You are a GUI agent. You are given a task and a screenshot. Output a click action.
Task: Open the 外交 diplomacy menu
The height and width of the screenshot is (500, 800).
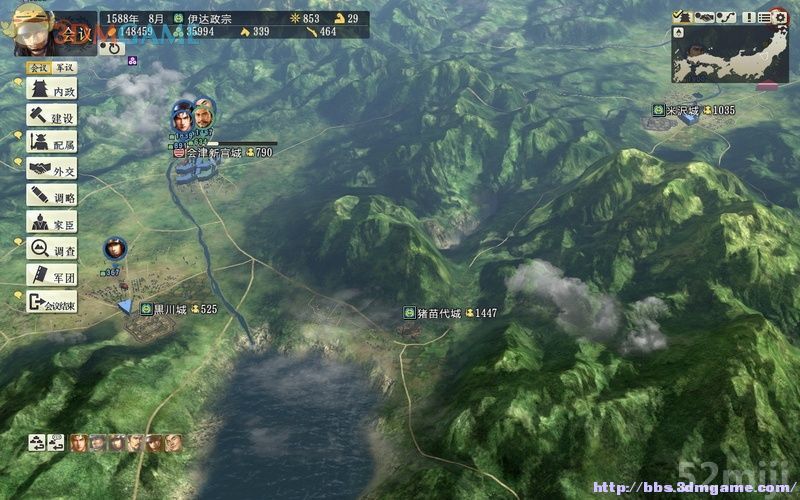(x=51, y=170)
